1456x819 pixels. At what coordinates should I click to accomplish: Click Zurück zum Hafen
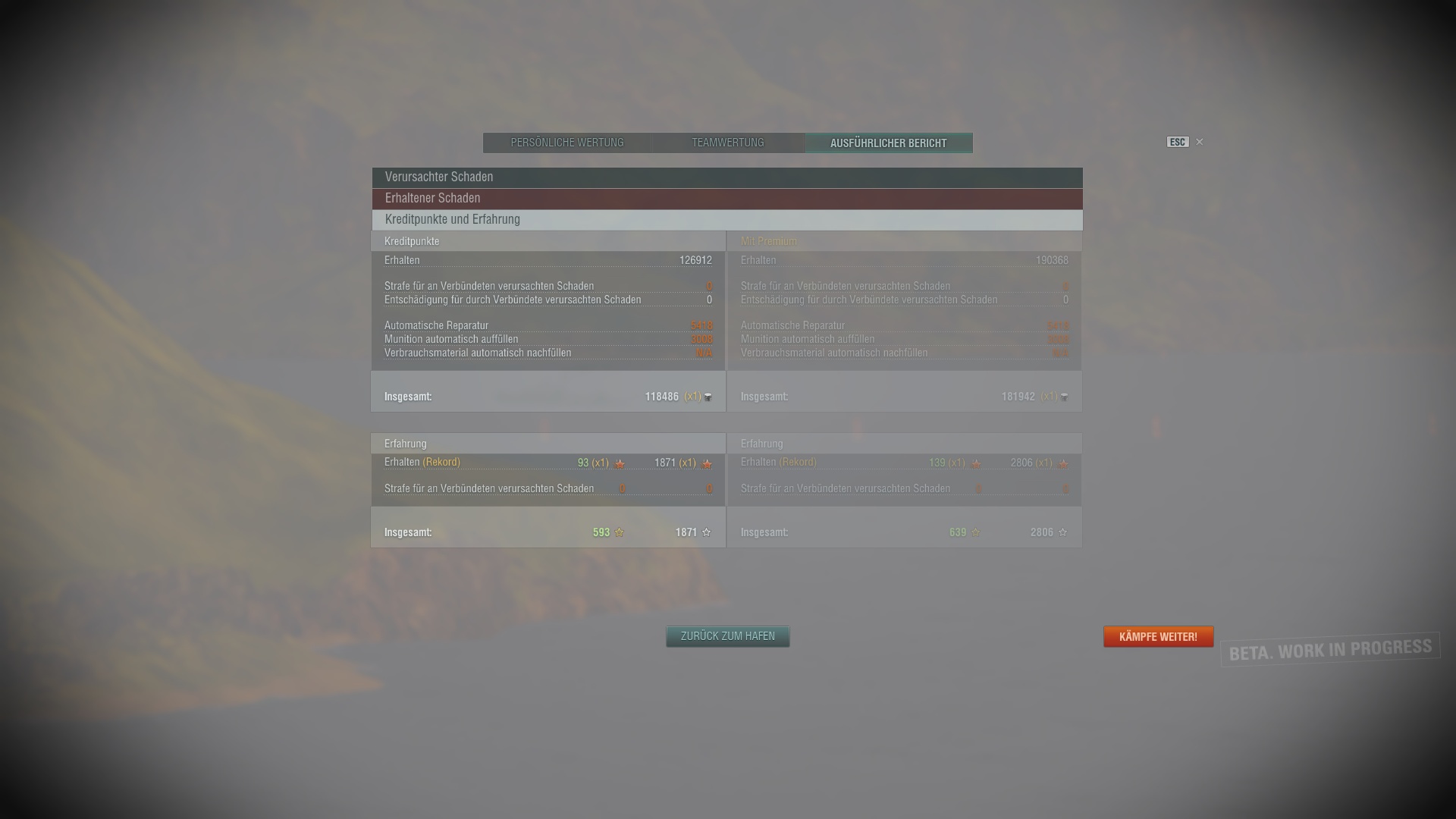coord(727,636)
